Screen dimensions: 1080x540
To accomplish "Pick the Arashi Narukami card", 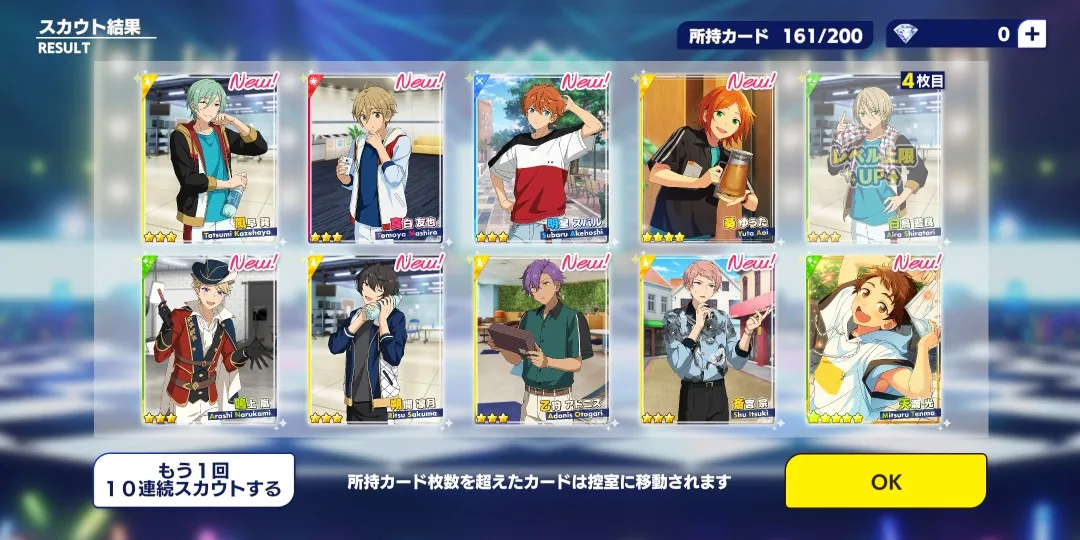I will pyautogui.click(x=210, y=340).
